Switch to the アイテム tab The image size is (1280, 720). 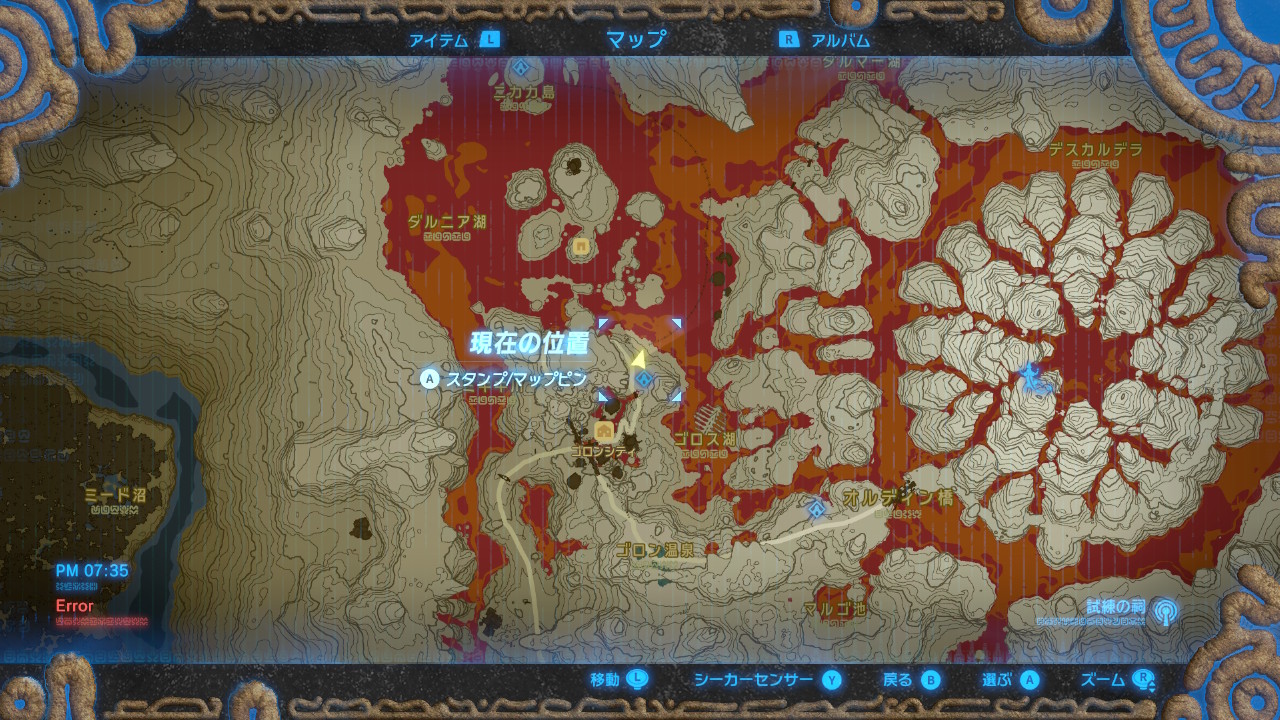453,40
